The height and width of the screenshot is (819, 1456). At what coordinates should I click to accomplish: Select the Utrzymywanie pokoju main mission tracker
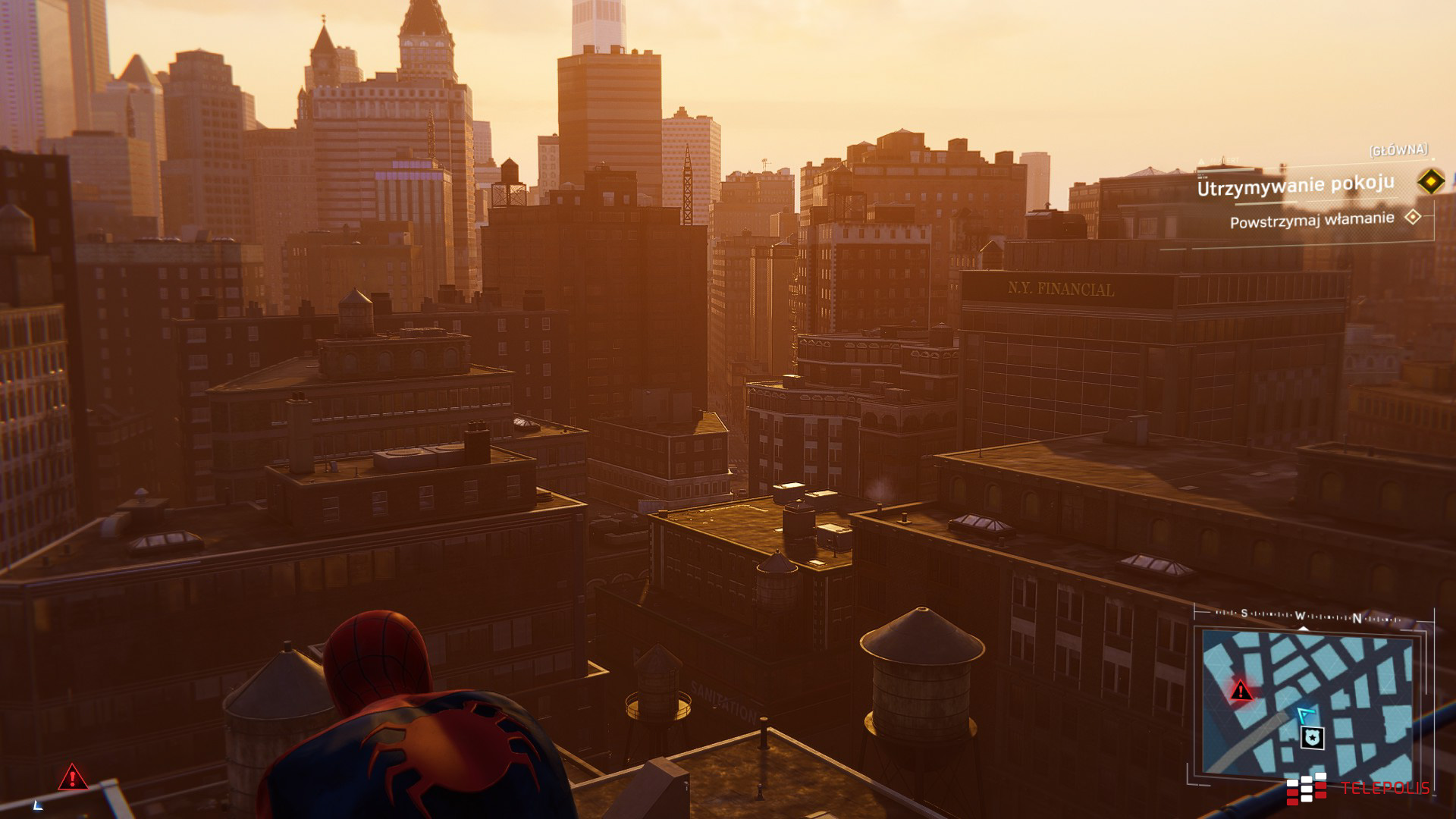pos(1295,185)
